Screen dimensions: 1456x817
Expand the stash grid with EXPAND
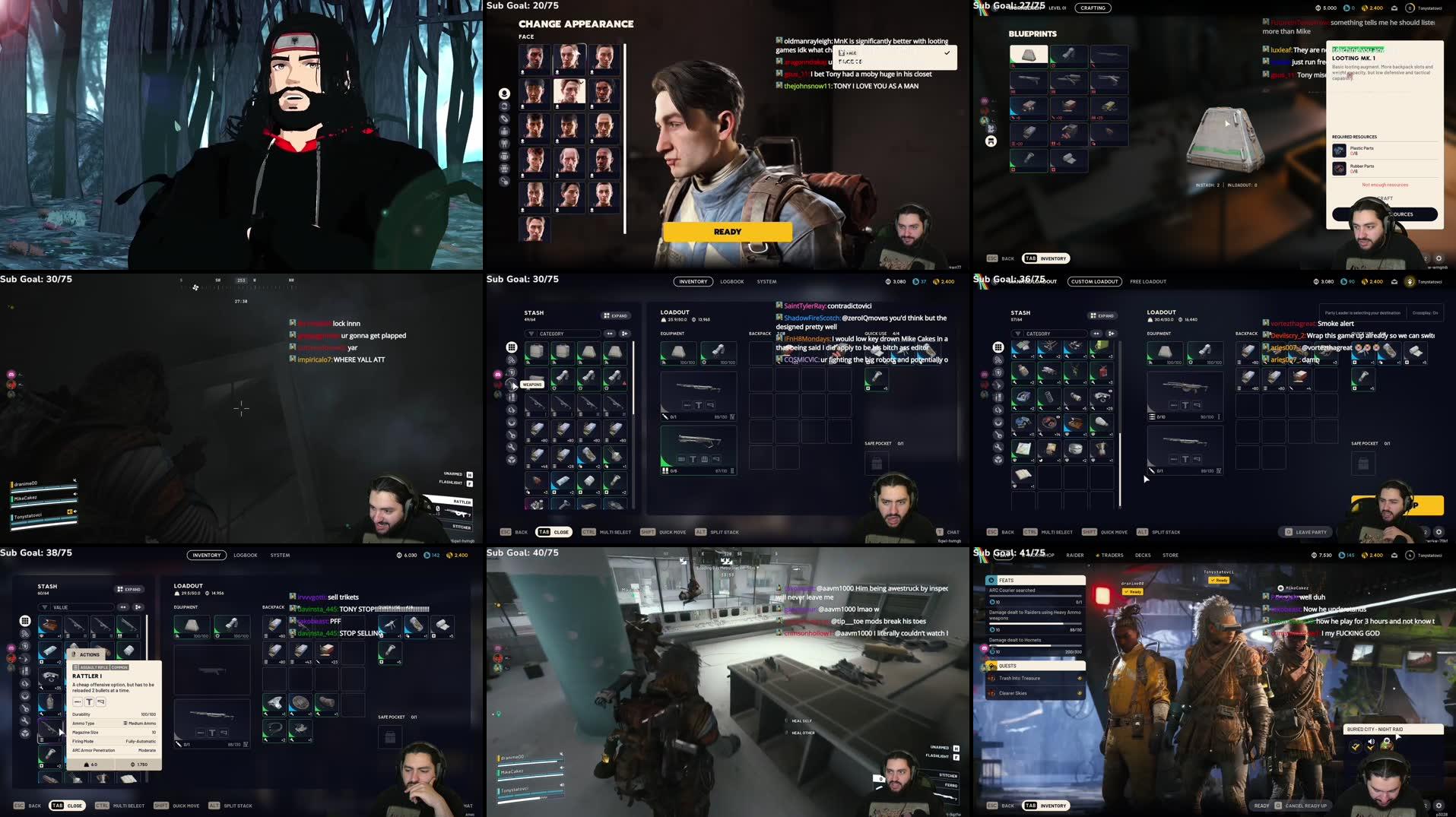[x=616, y=315]
